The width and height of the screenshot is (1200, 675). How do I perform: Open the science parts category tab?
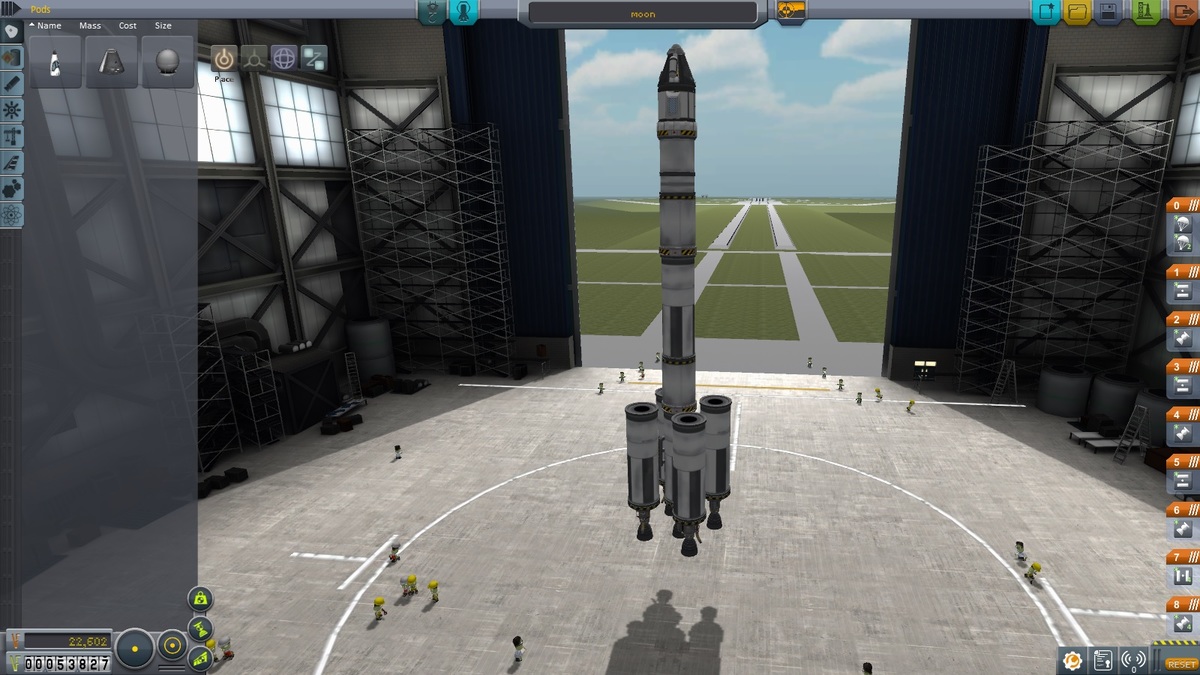[11, 214]
